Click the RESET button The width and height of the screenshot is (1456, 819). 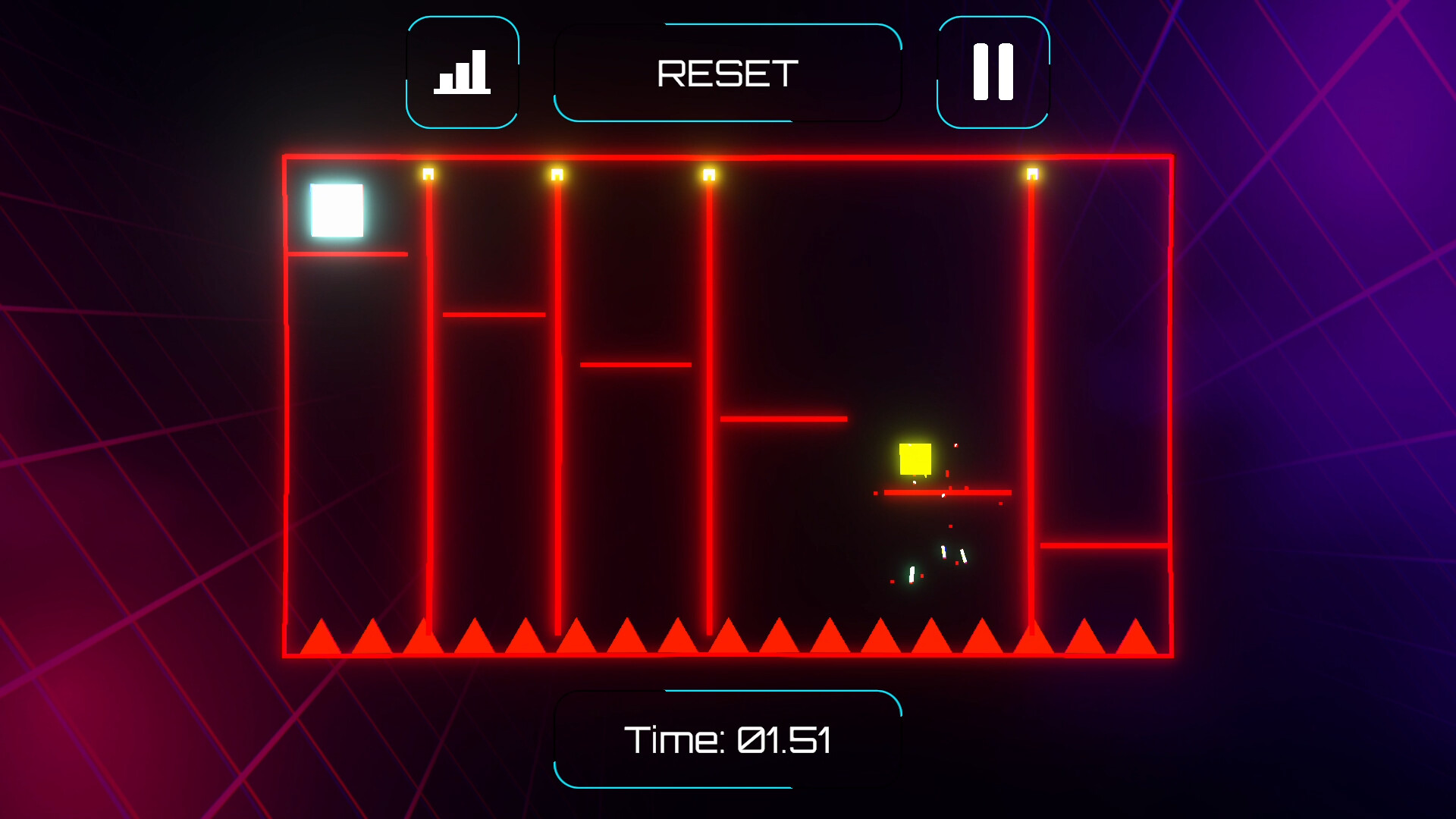click(x=727, y=73)
